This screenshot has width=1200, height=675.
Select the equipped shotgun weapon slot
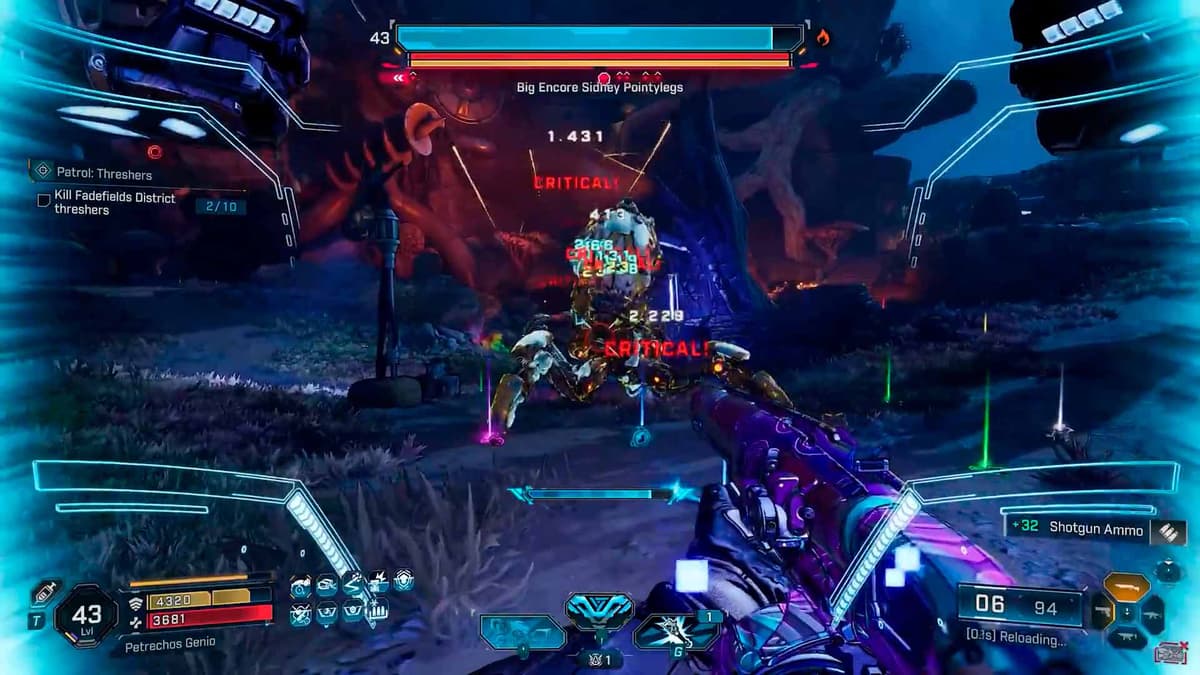coord(1126,587)
